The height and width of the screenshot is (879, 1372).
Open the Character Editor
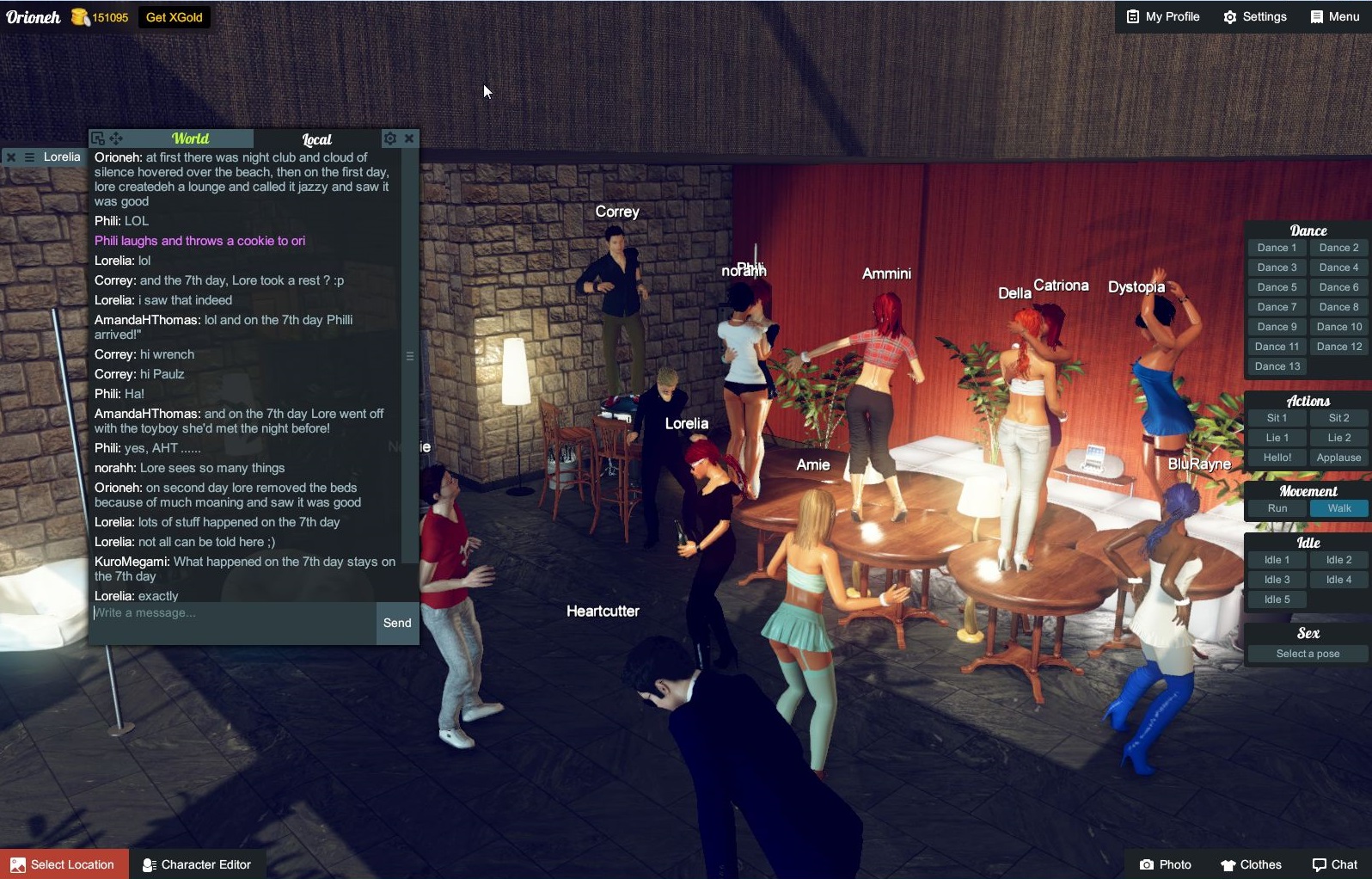[197, 864]
